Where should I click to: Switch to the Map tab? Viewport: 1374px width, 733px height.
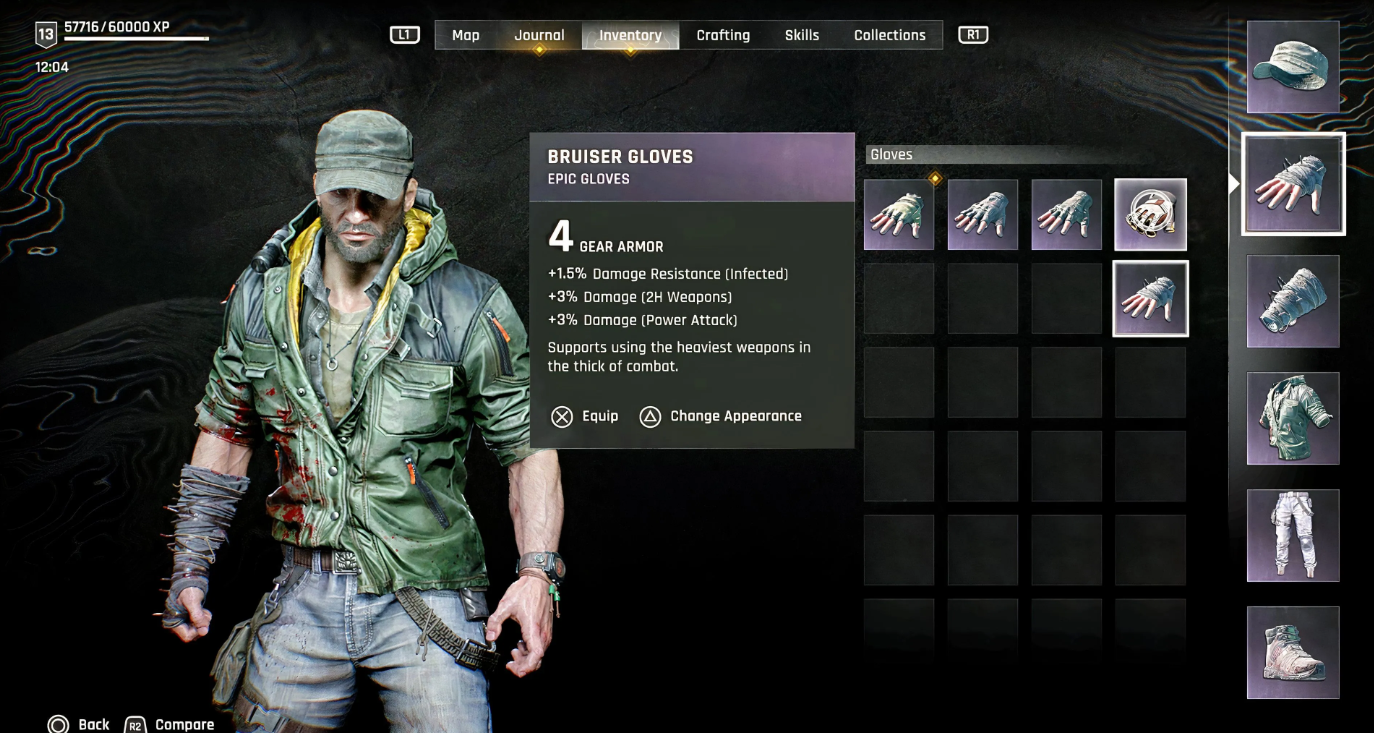coord(465,35)
